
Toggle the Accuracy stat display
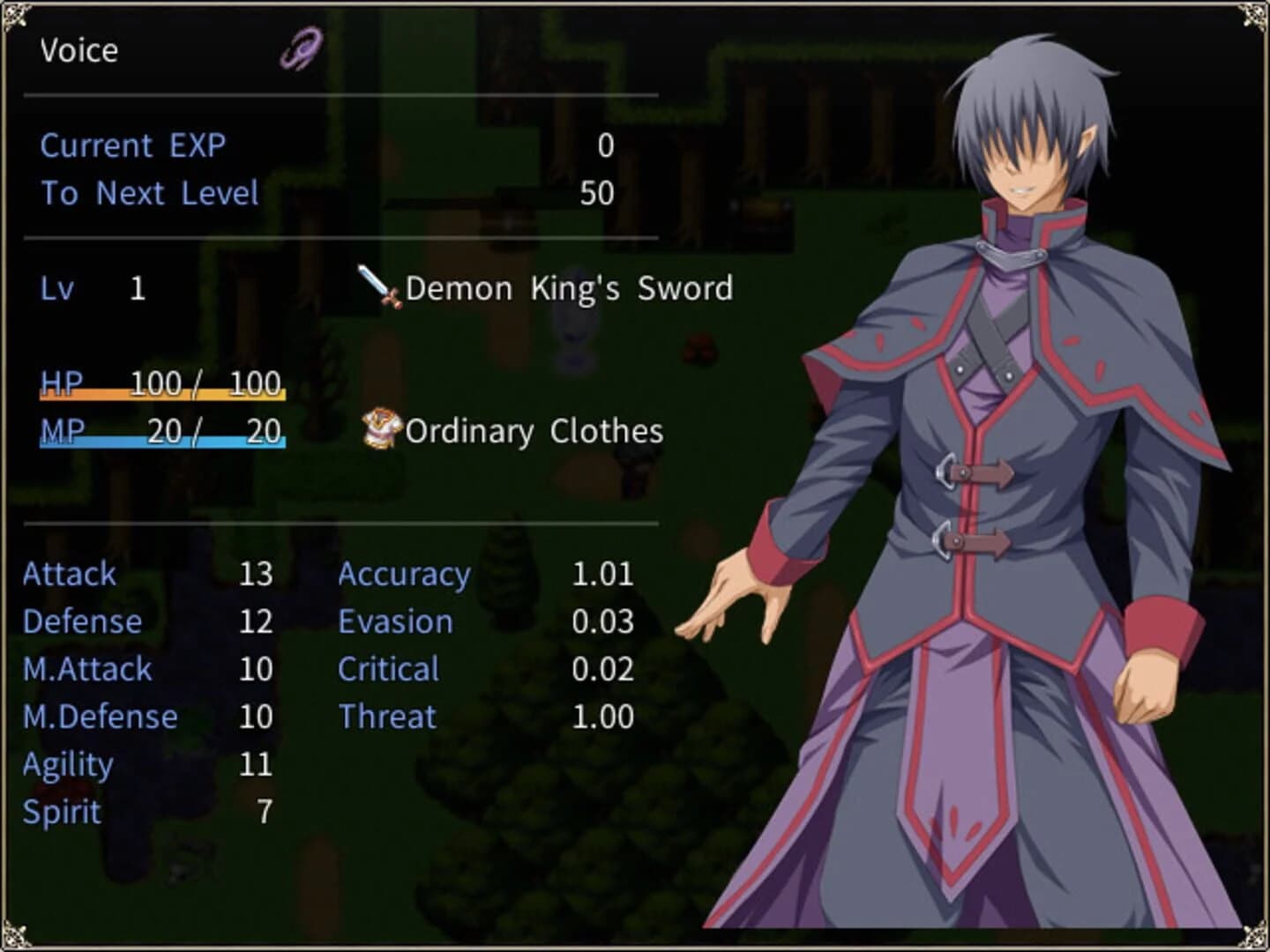click(x=405, y=574)
